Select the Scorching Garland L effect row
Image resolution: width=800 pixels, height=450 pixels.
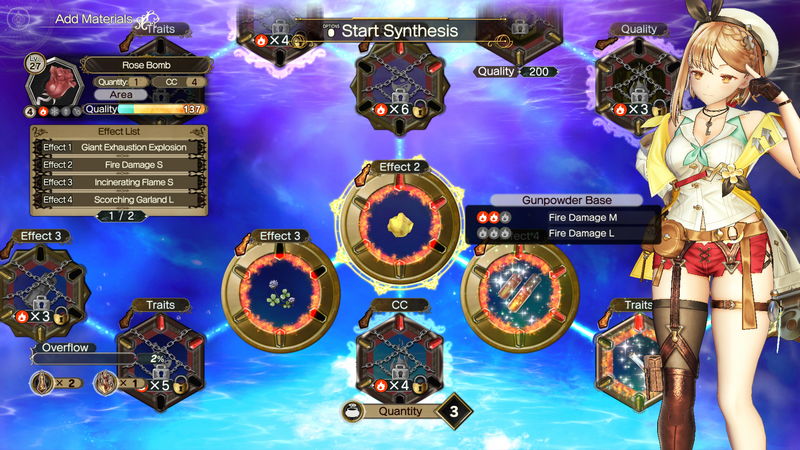[x=122, y=200]
